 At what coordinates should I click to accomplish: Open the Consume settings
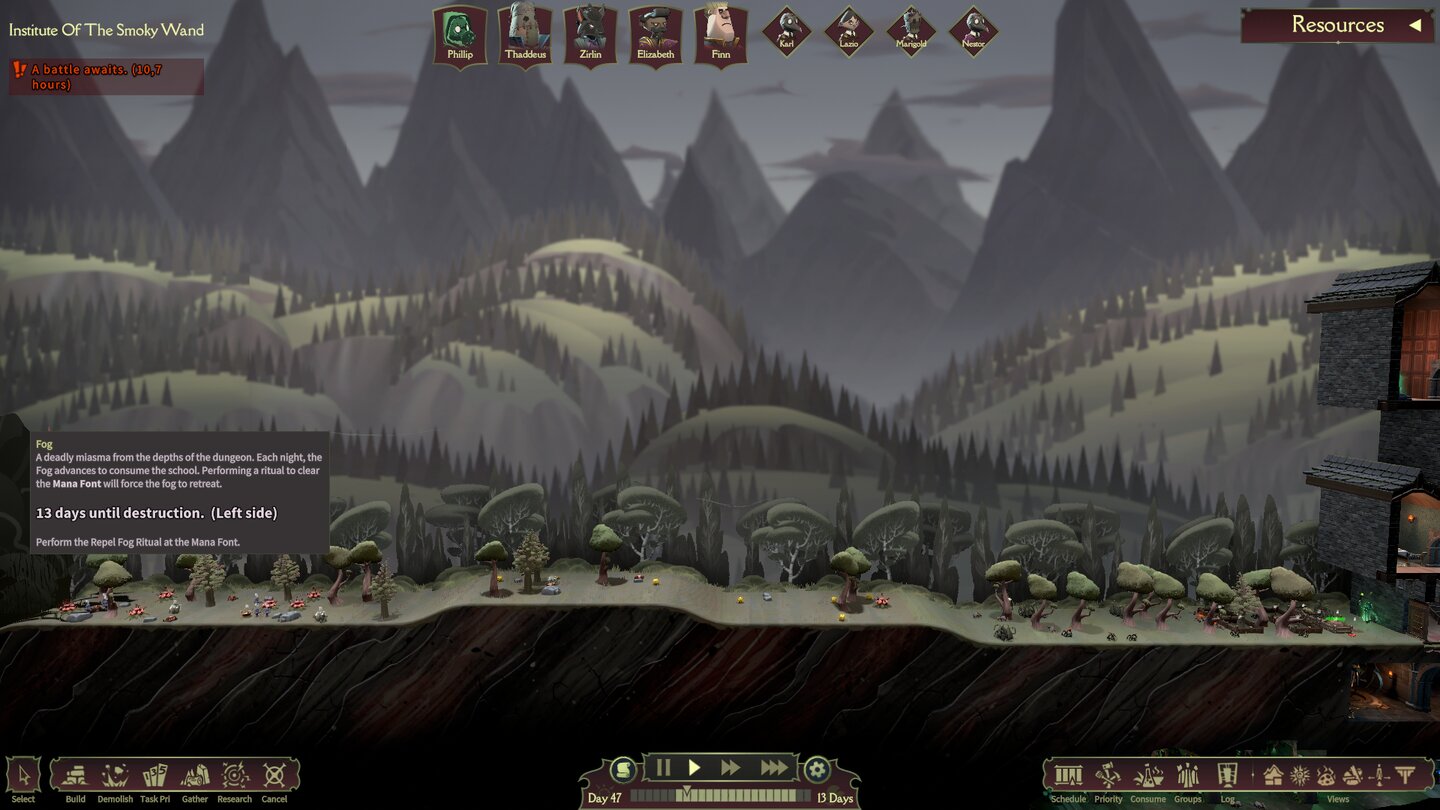coord(1148,776)
